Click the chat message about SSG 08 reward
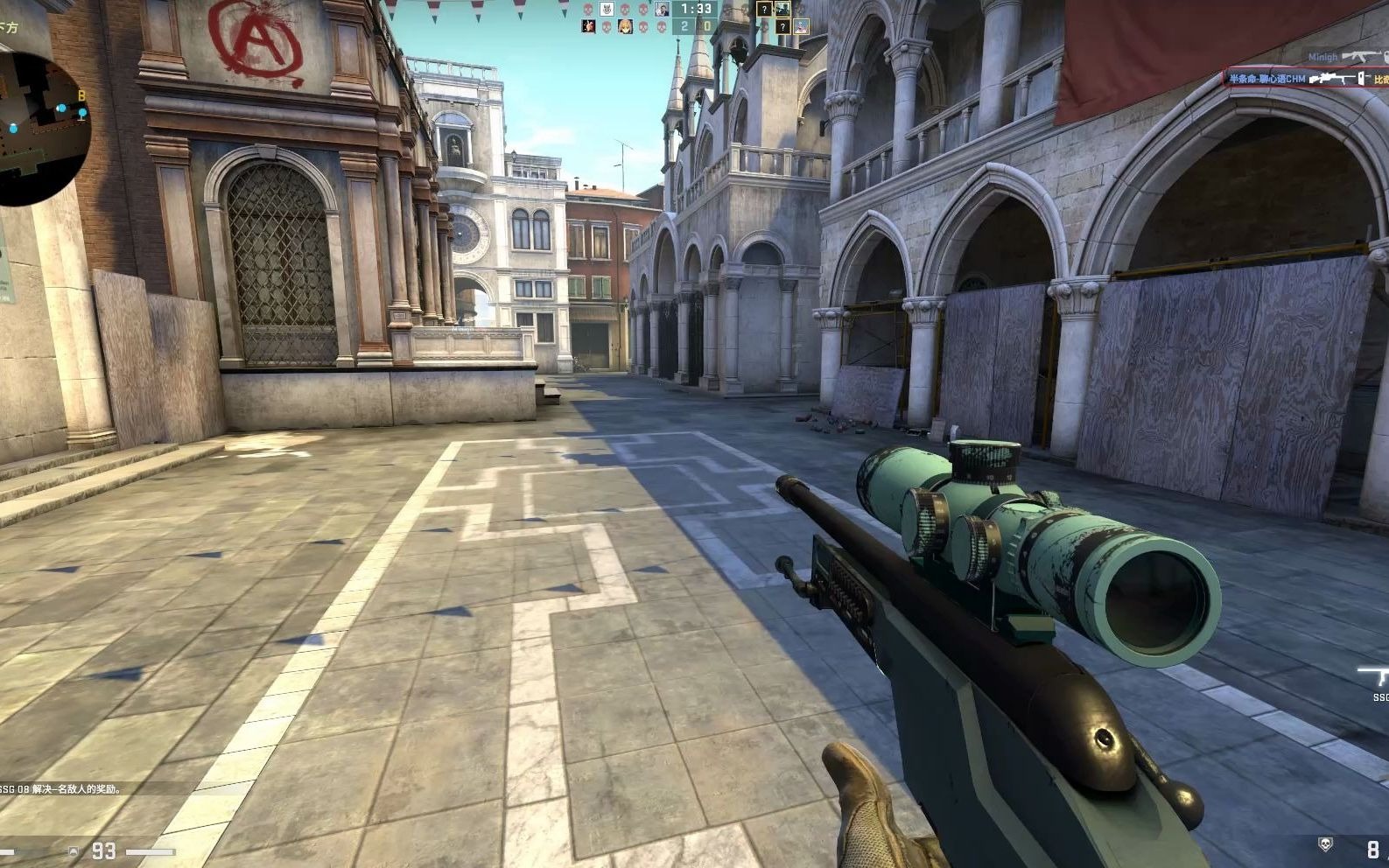The height and width of the screenshot is (868, 1389). [x=61, y=790]
